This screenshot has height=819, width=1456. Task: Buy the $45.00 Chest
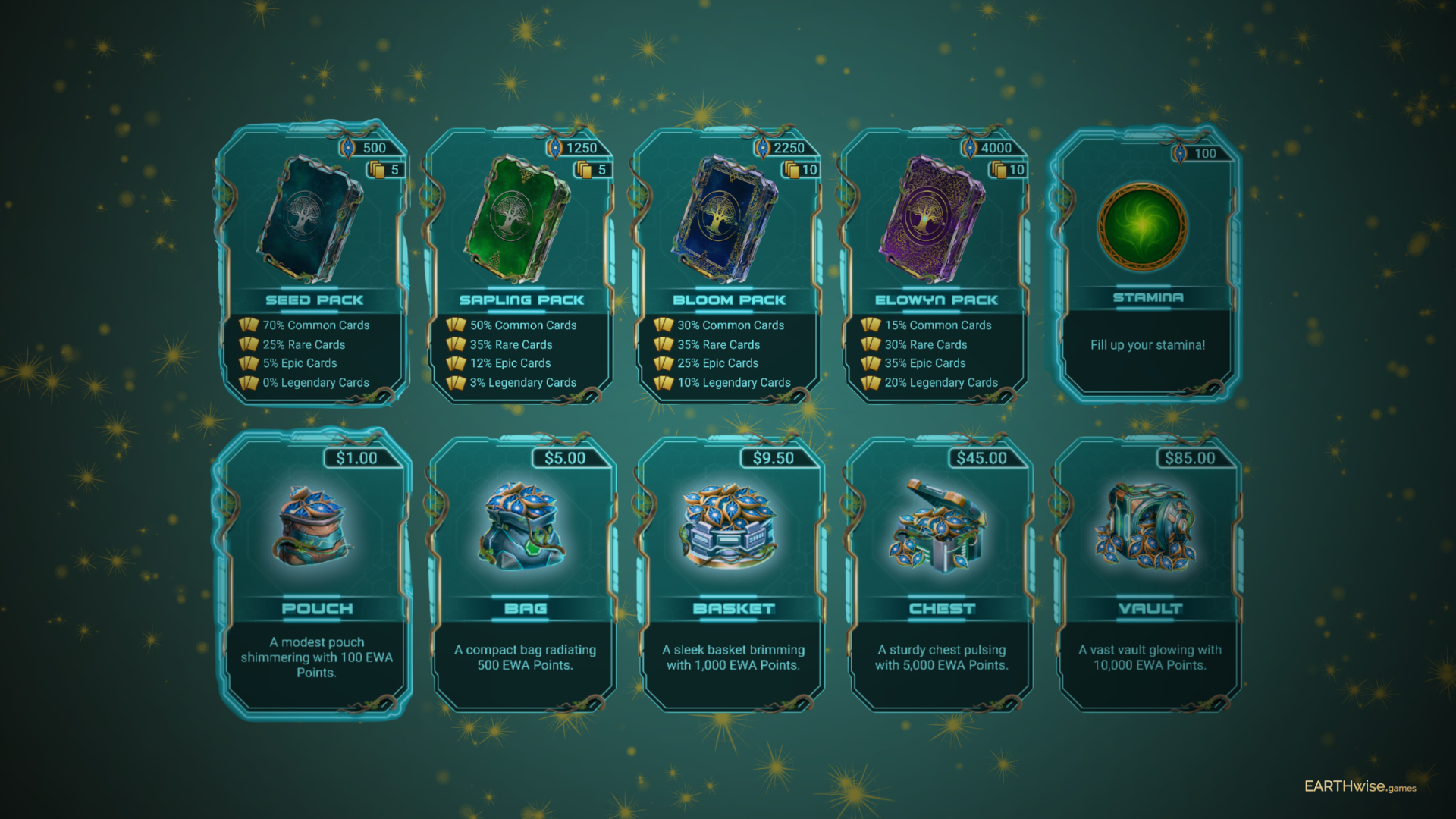(x=941, y=573)
